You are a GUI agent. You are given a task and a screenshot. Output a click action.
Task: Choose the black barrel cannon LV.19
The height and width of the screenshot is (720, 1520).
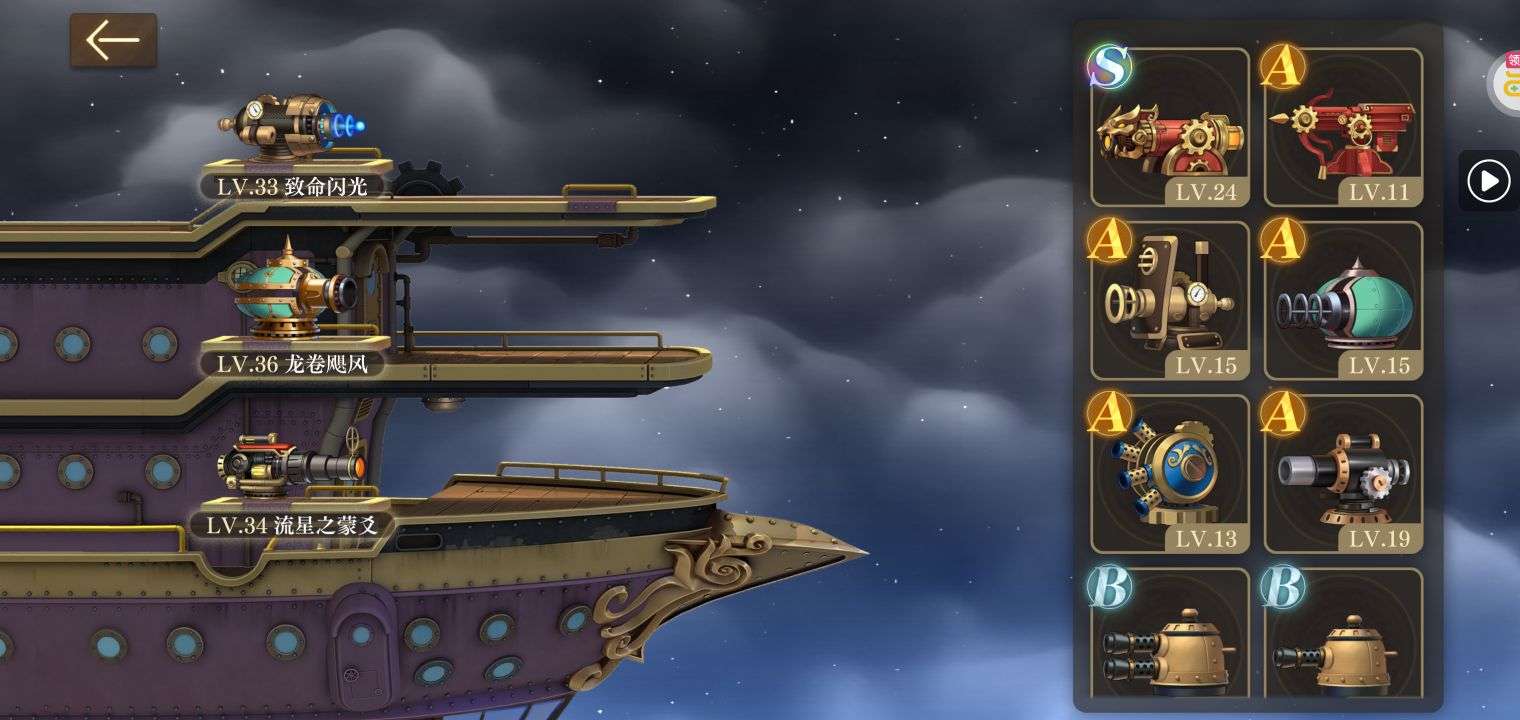pyautogui.click(x=1343, y=473)
